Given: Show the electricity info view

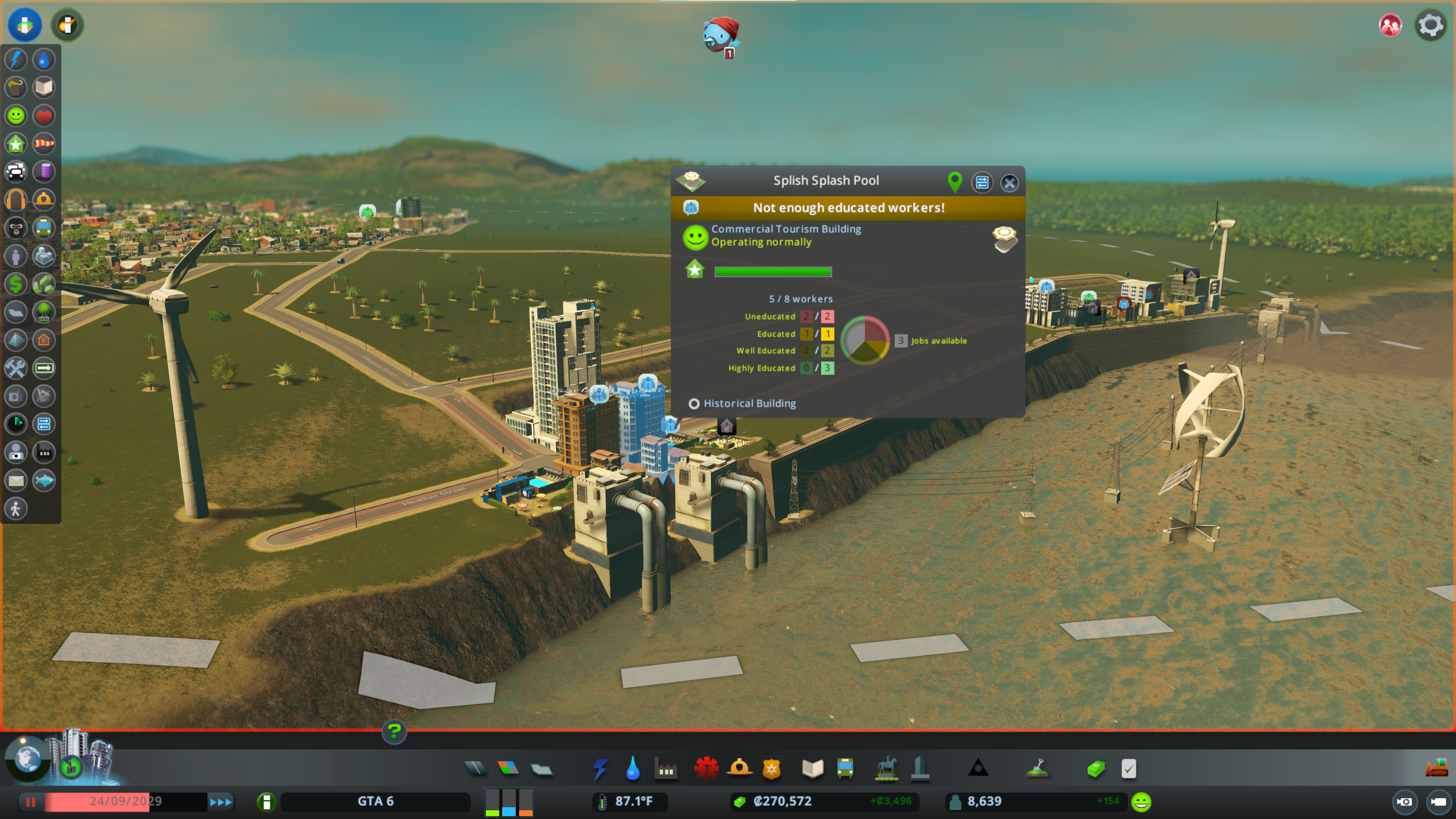Looking at the screenshot, I should coord(16,60).
